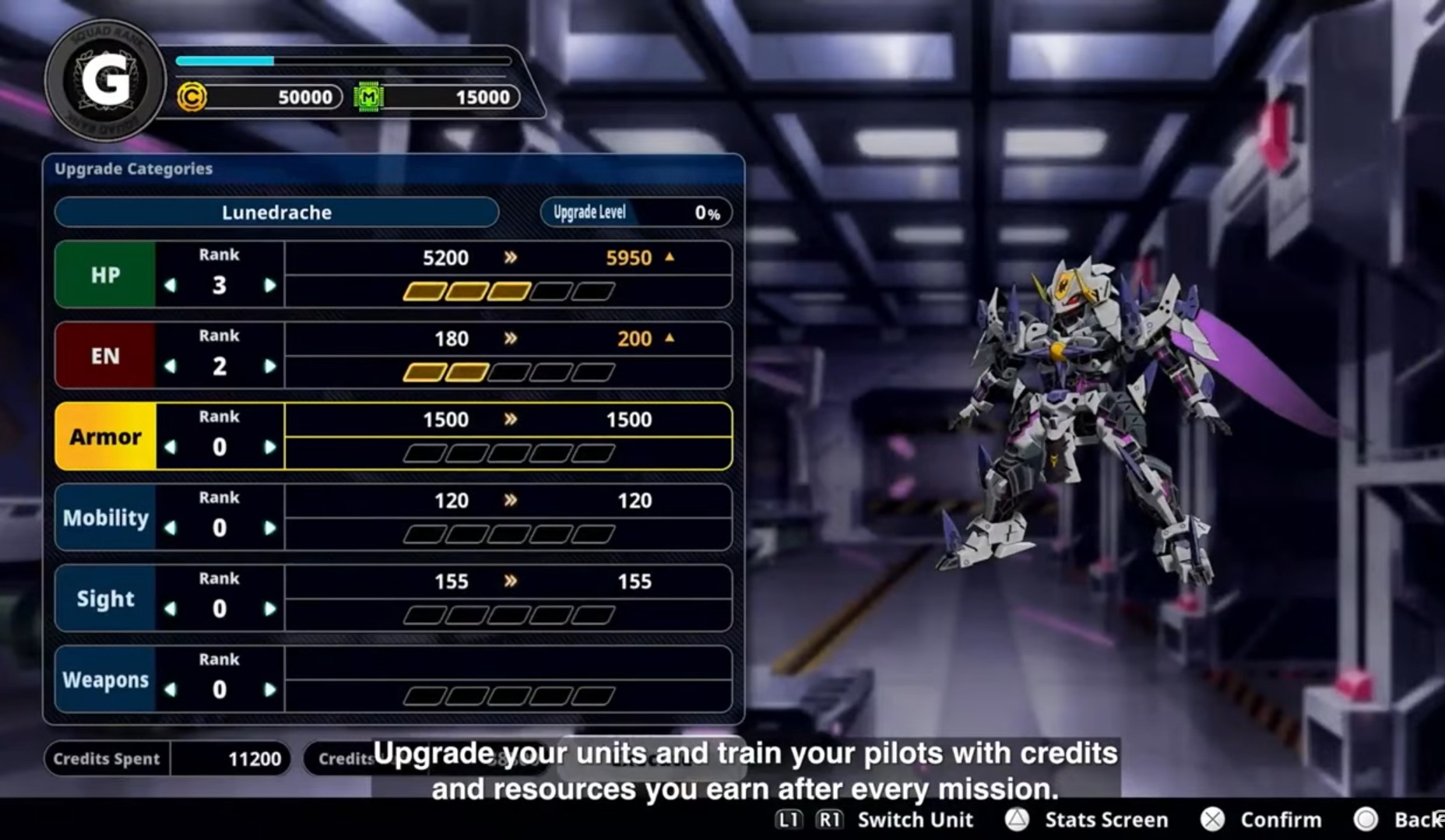This screenshot has height=840, width=1445.
Task: Click the Lunedrache unit name bar
Action: tap(276, 213)
